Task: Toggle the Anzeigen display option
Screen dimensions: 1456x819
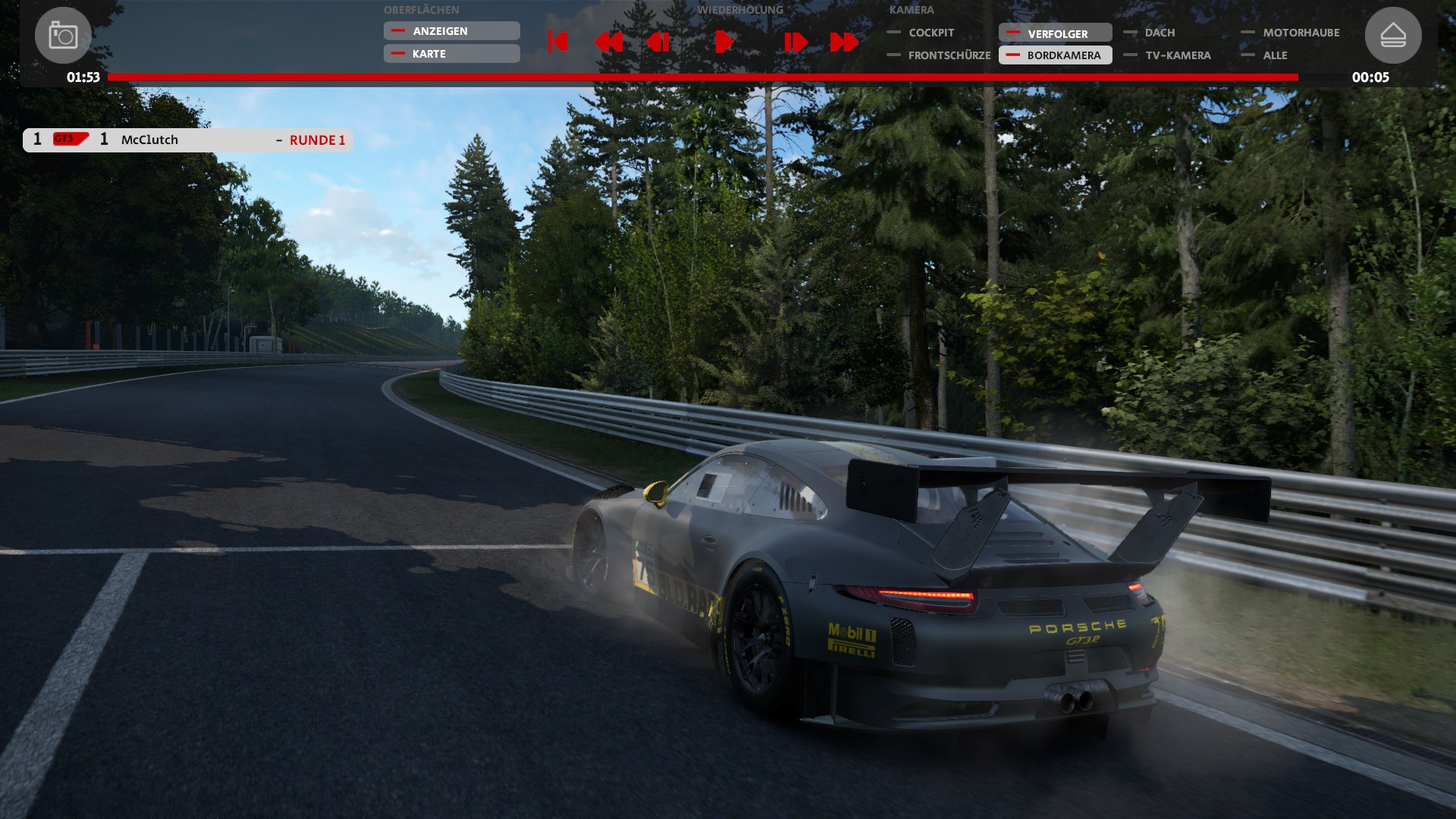Action: tap(451, 31)
